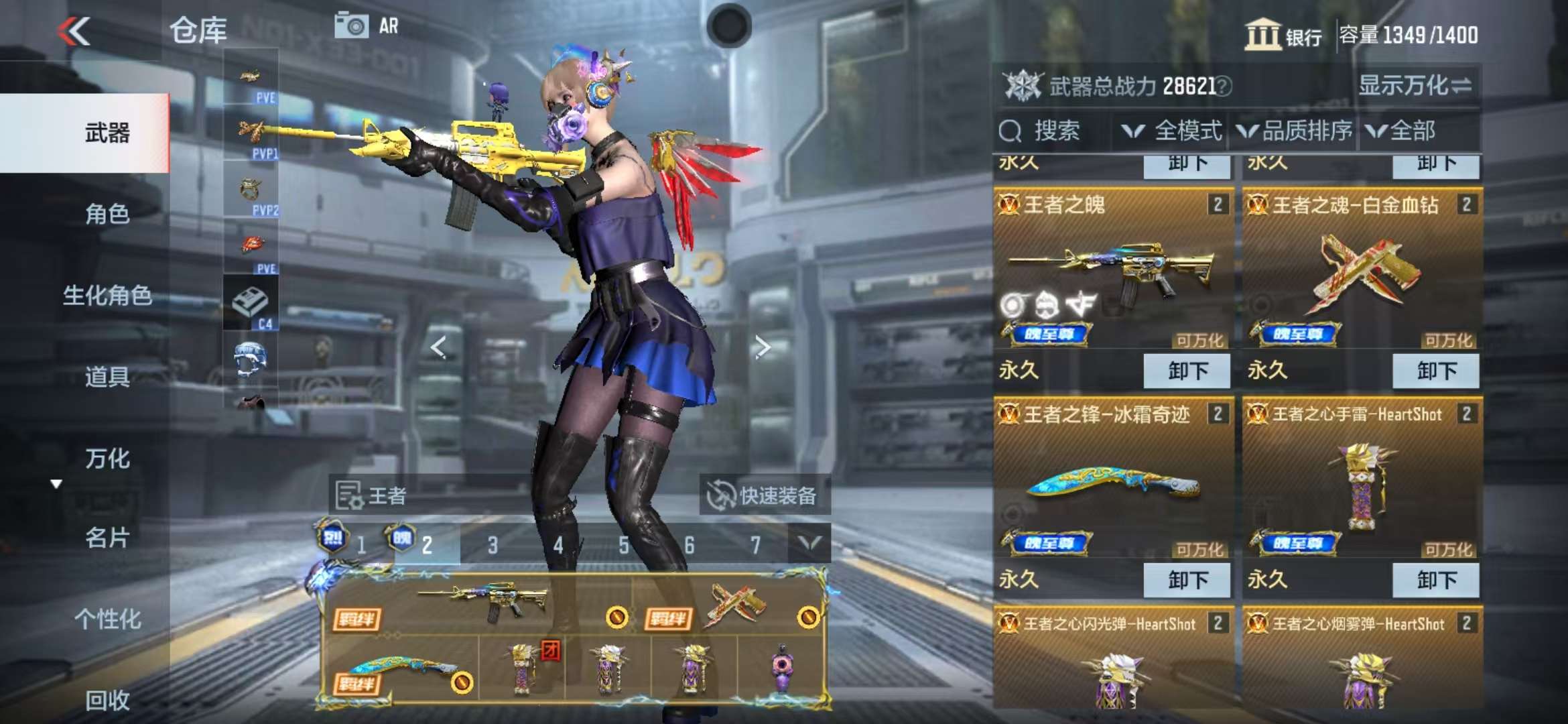Image resolution: width=1568 pixels, height=724 pixels.
Task: Open the 回收 recycle tab
Action: pos(107,700)
